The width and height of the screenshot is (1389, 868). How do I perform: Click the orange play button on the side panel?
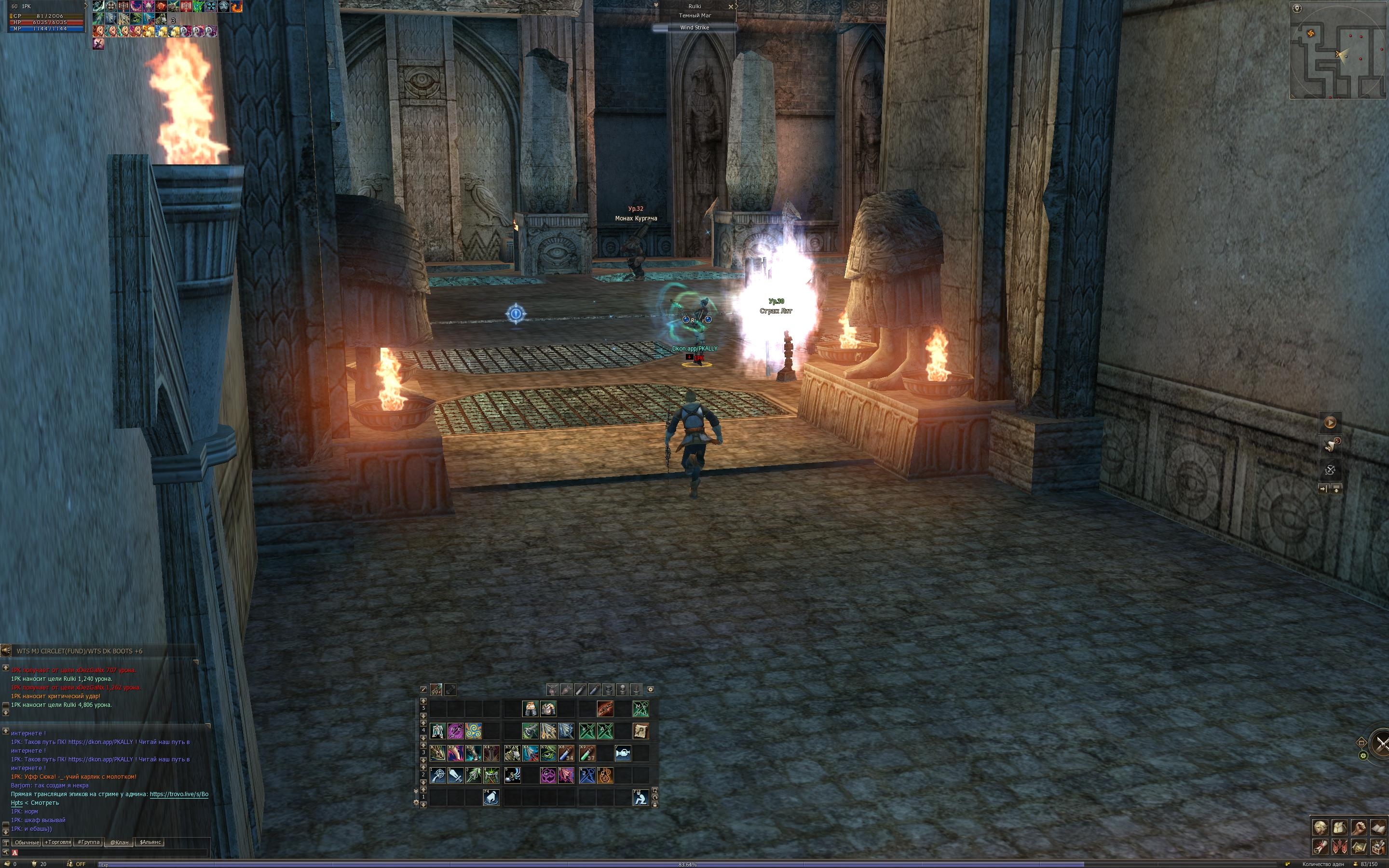(x=1330, y=422)
